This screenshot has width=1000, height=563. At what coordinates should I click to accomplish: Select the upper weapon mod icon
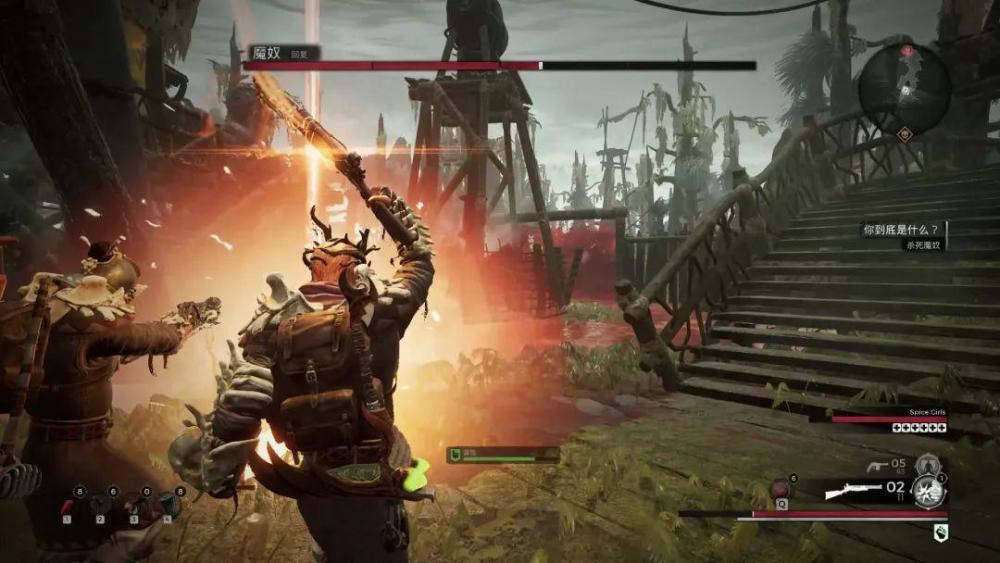(927, 464)
